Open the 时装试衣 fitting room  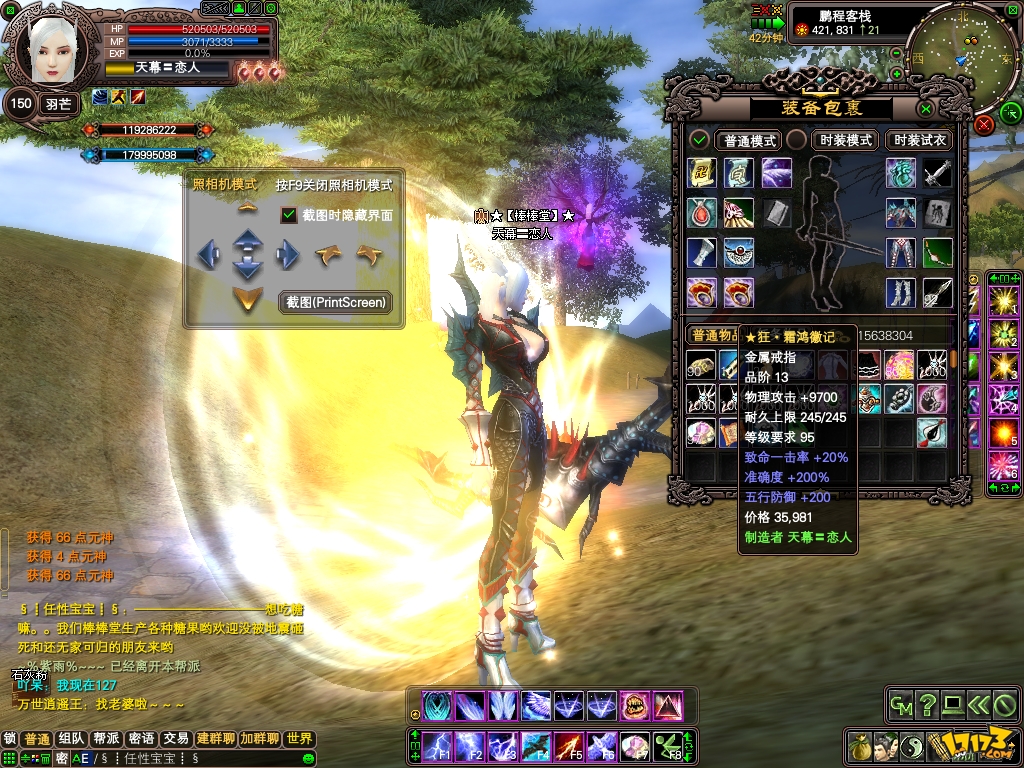tap(920, 140)
